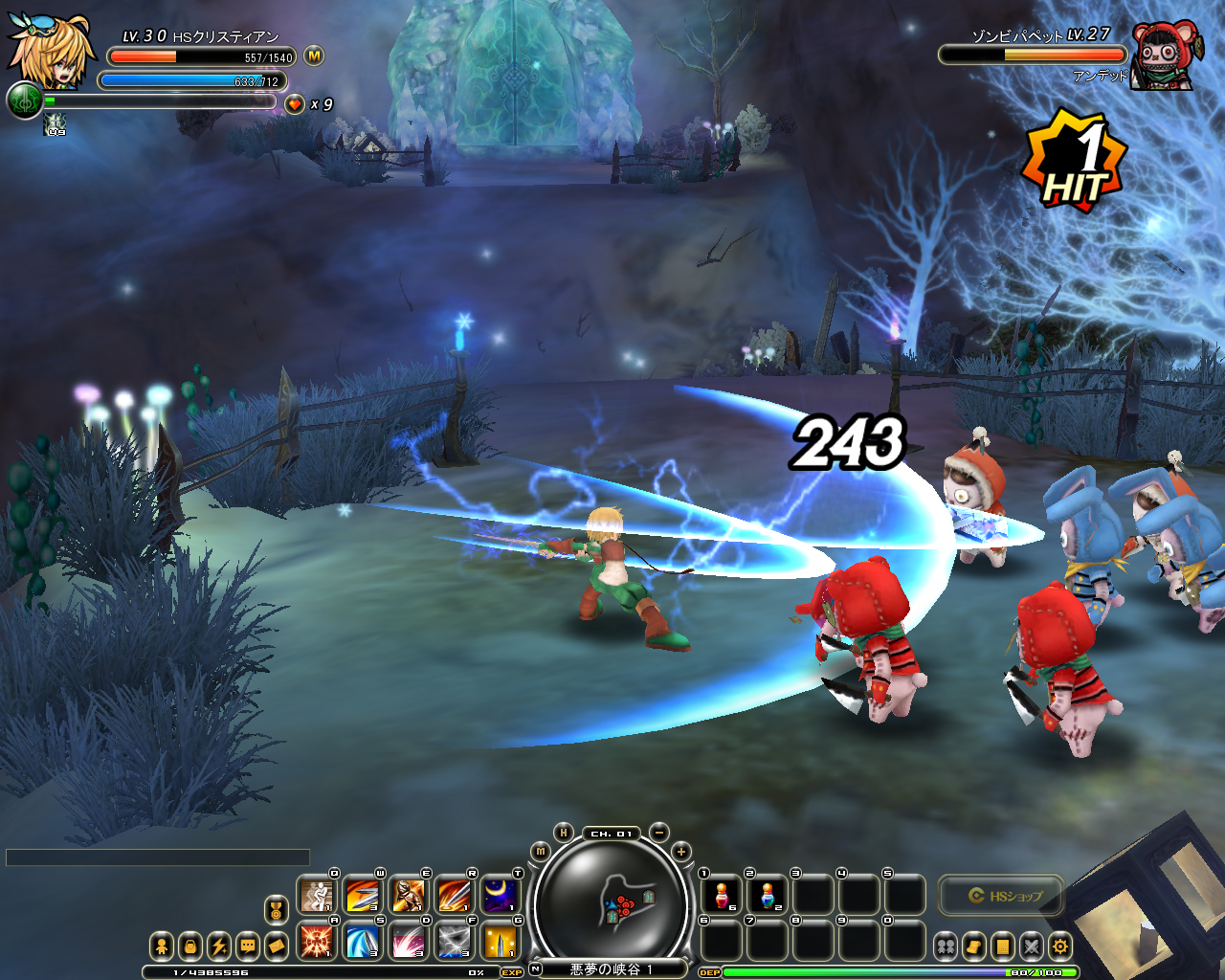Open the HSショップ shop button
This screenshot has width=1225, height=980.
(x=1002, y=896)
